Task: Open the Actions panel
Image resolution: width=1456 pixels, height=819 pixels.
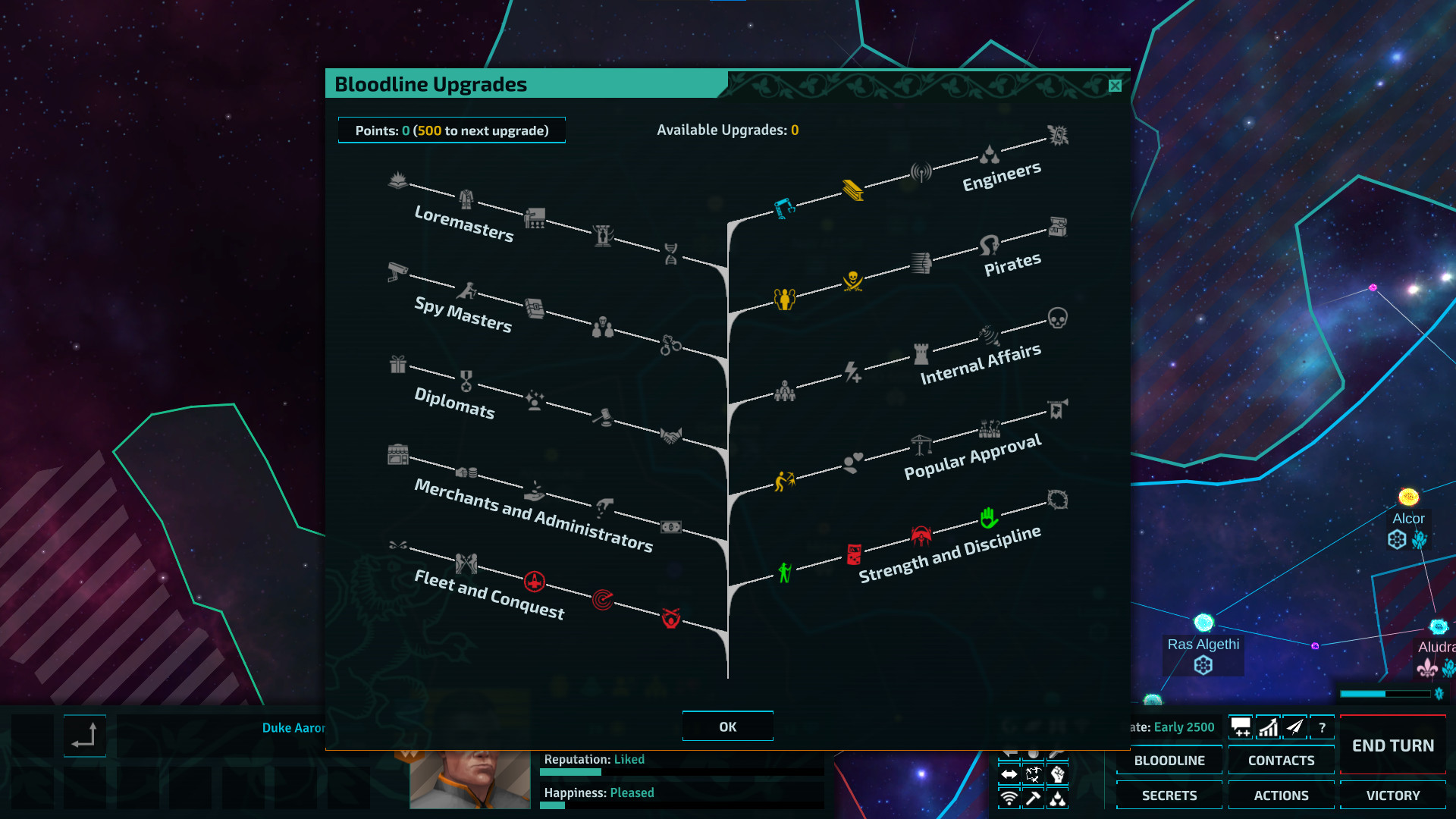Action: point(1281,795)
